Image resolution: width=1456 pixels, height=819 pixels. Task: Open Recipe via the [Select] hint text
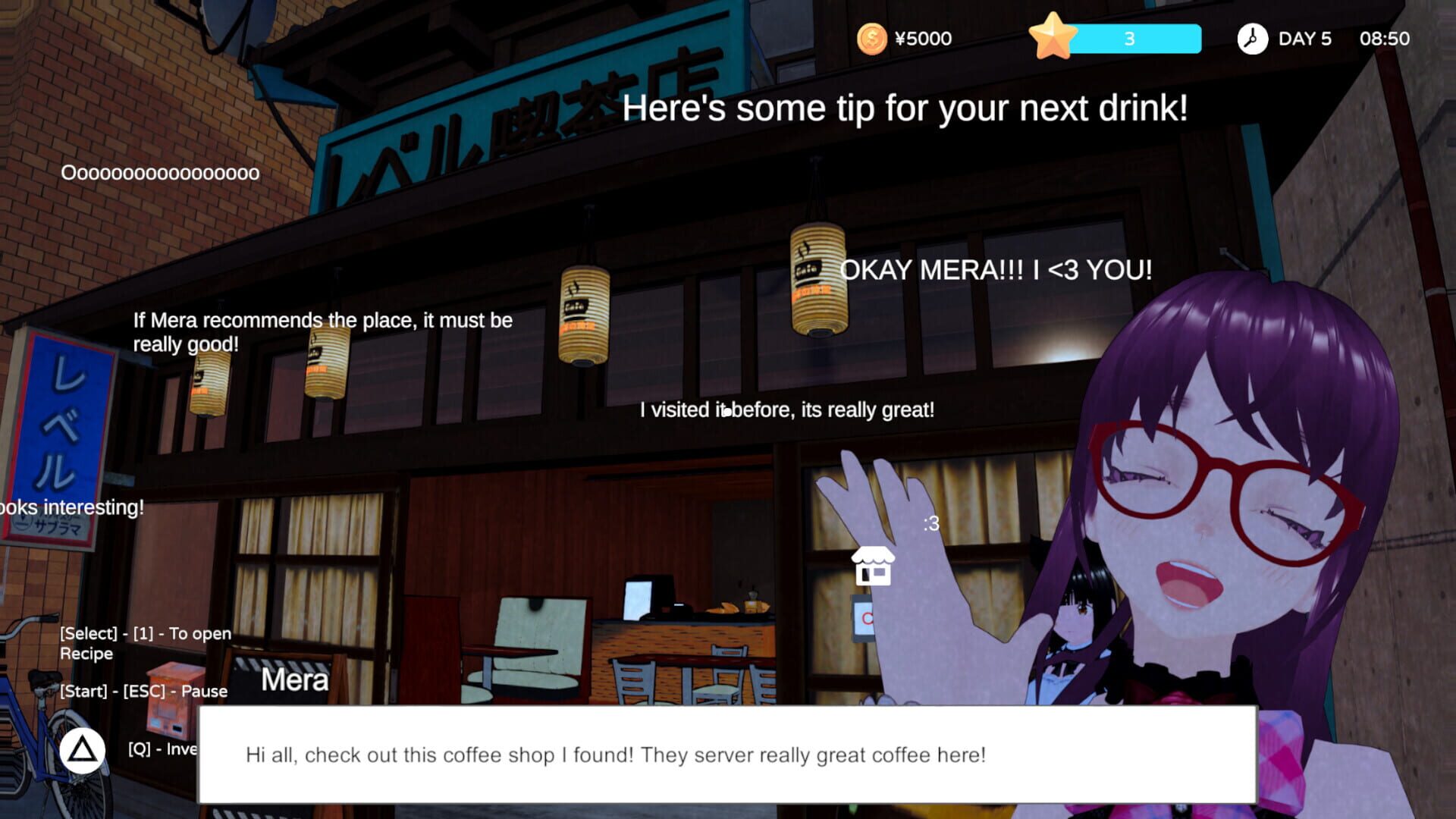(146, 642)
